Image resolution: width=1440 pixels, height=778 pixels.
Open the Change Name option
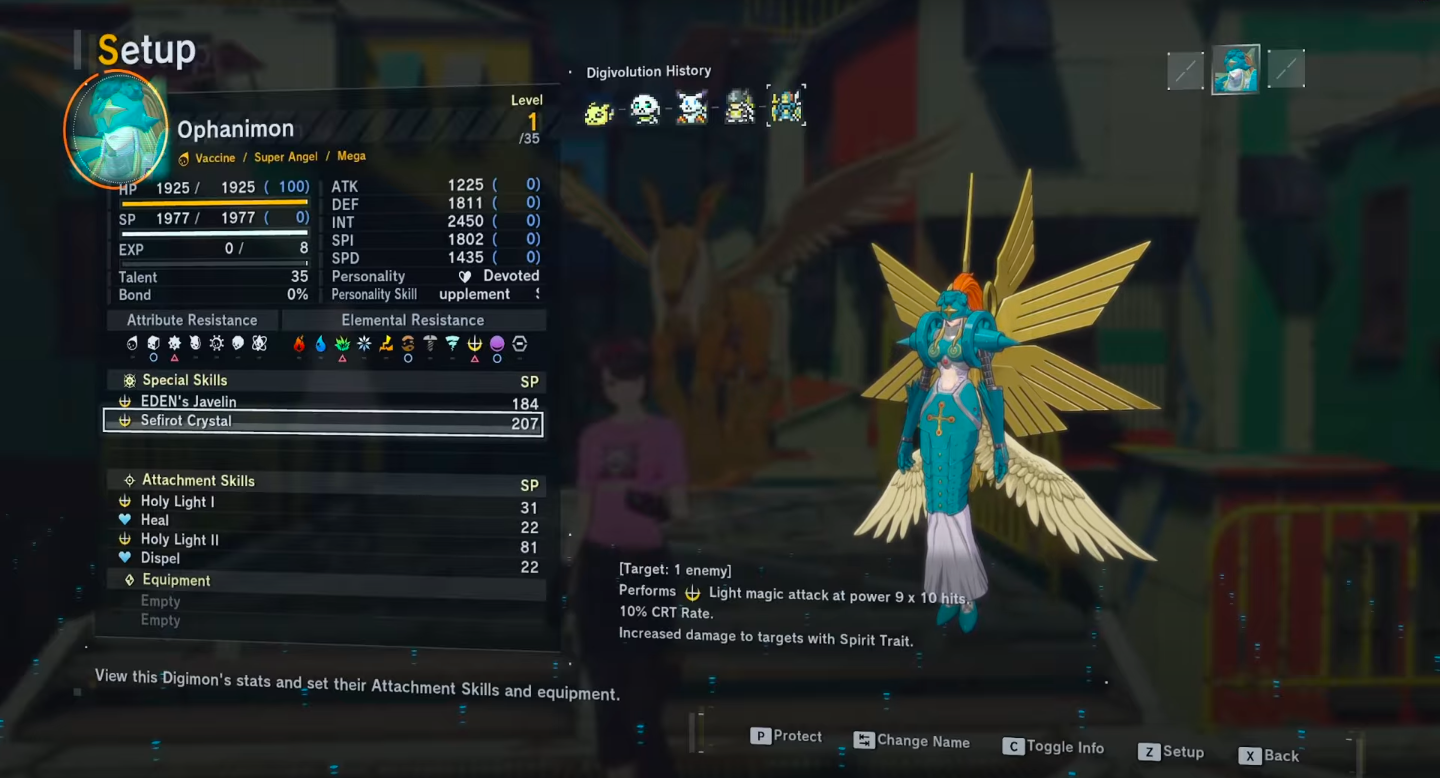[x=912, y=741]
